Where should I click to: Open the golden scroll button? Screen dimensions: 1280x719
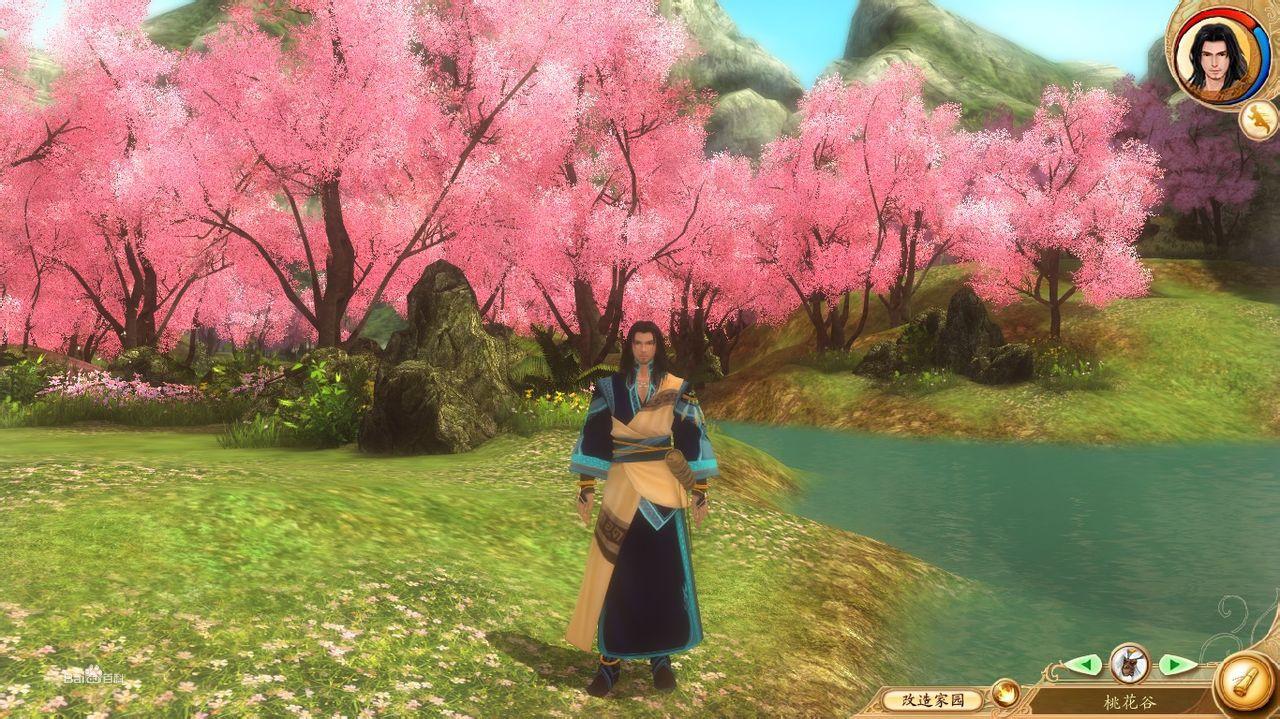(x=1245, y=683)
